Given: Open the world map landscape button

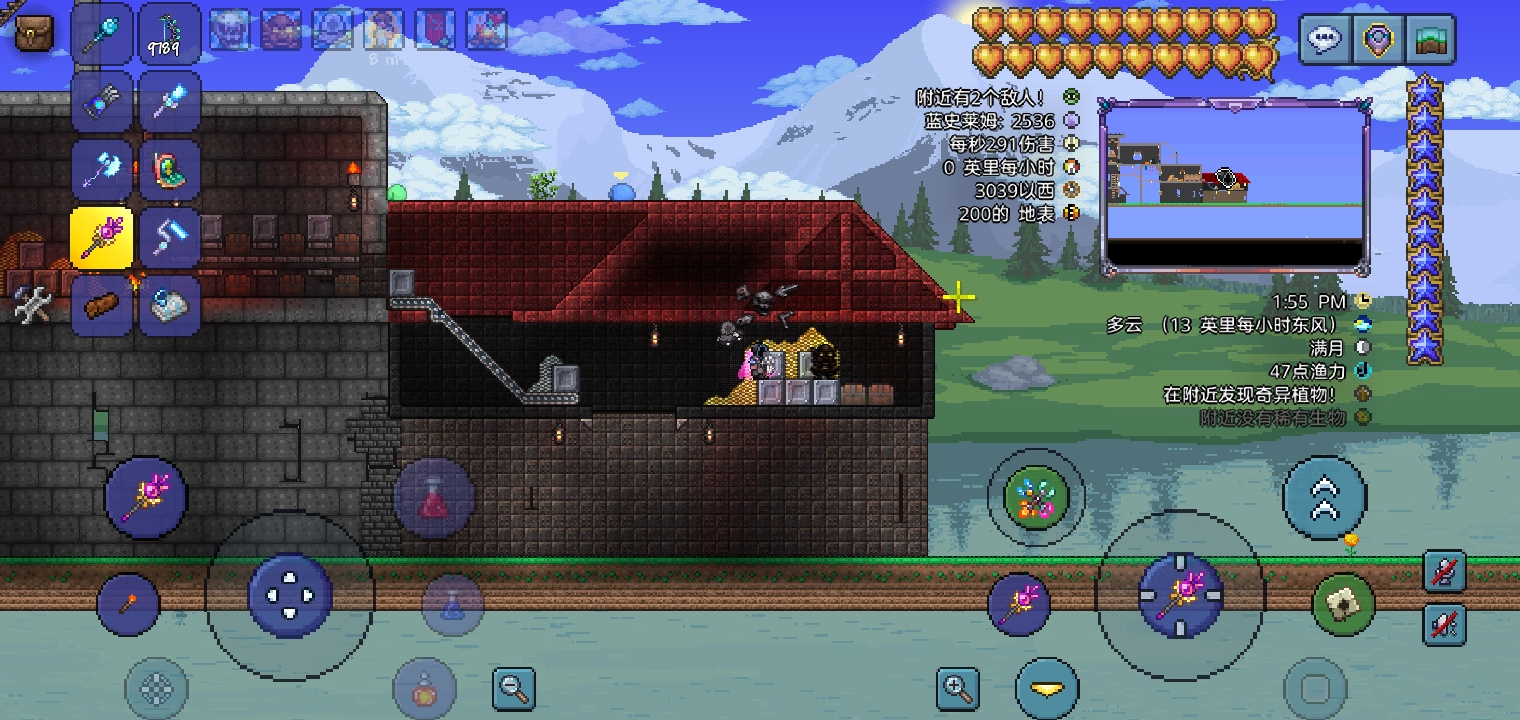Looking at the screenshot, I should pyautogui.click(x=1430, y=40).
